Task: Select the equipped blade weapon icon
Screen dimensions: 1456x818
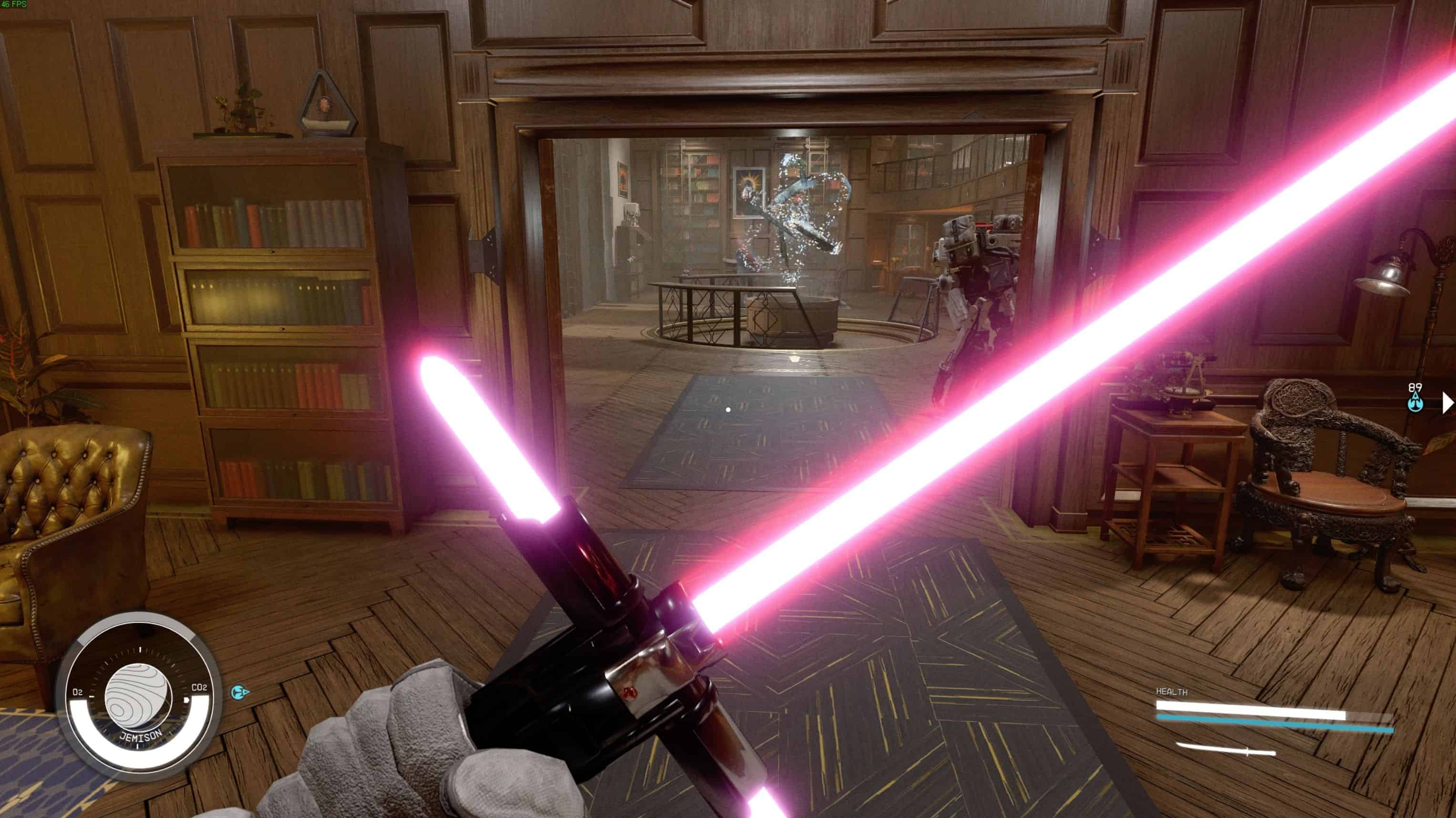Action: (x=1225, y=750)
